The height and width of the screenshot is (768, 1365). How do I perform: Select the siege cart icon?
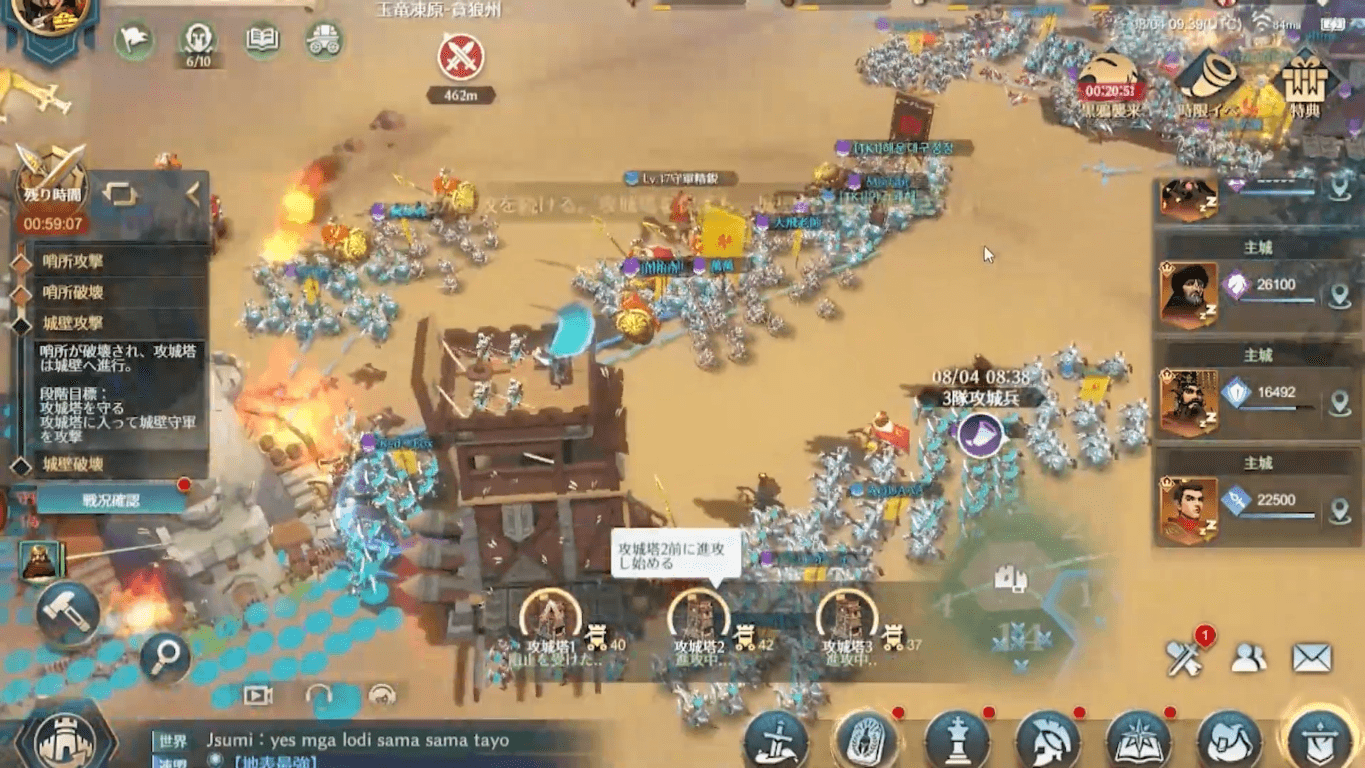click(x=324, y=40)
